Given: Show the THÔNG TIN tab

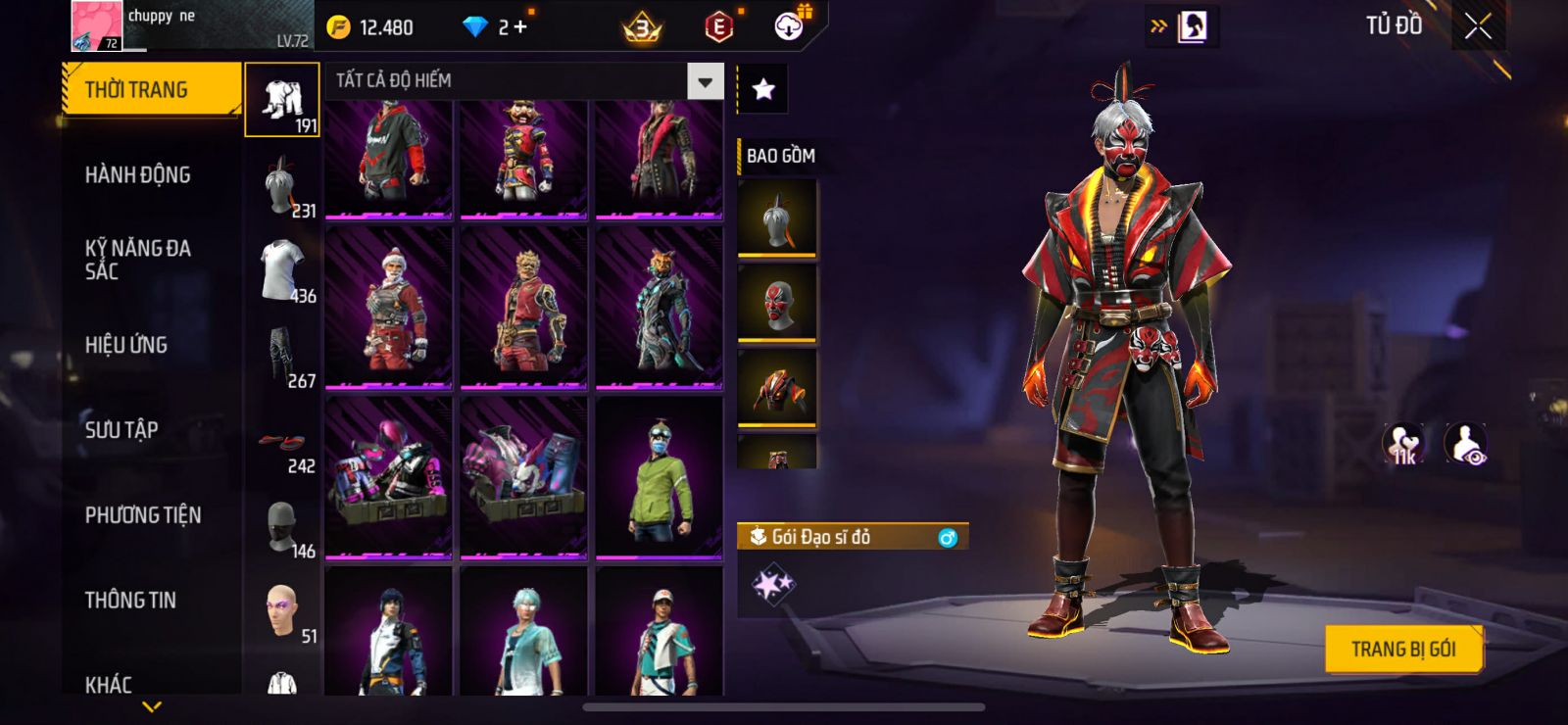Looking at the screenshot, I should pyautogui.click(x=129, y=601).
